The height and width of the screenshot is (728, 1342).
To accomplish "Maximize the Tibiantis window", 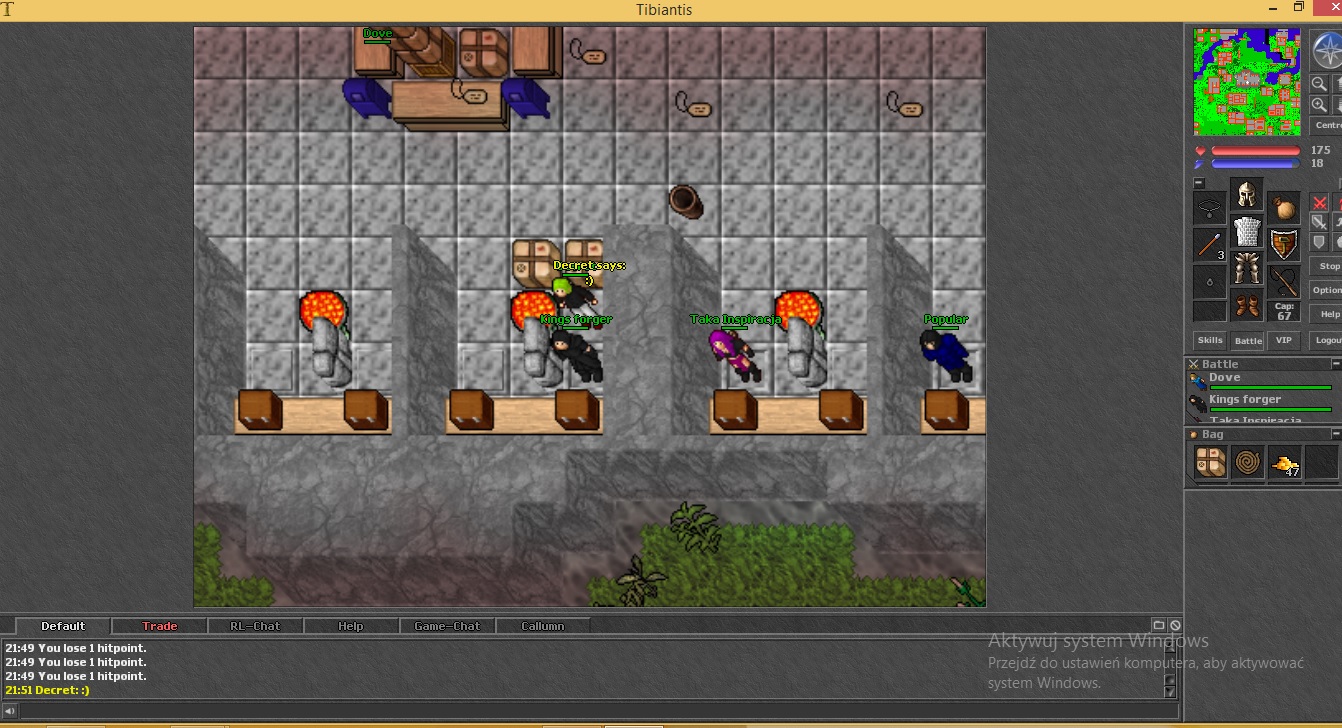I will pyautogui.click(x=1299, y=8).
